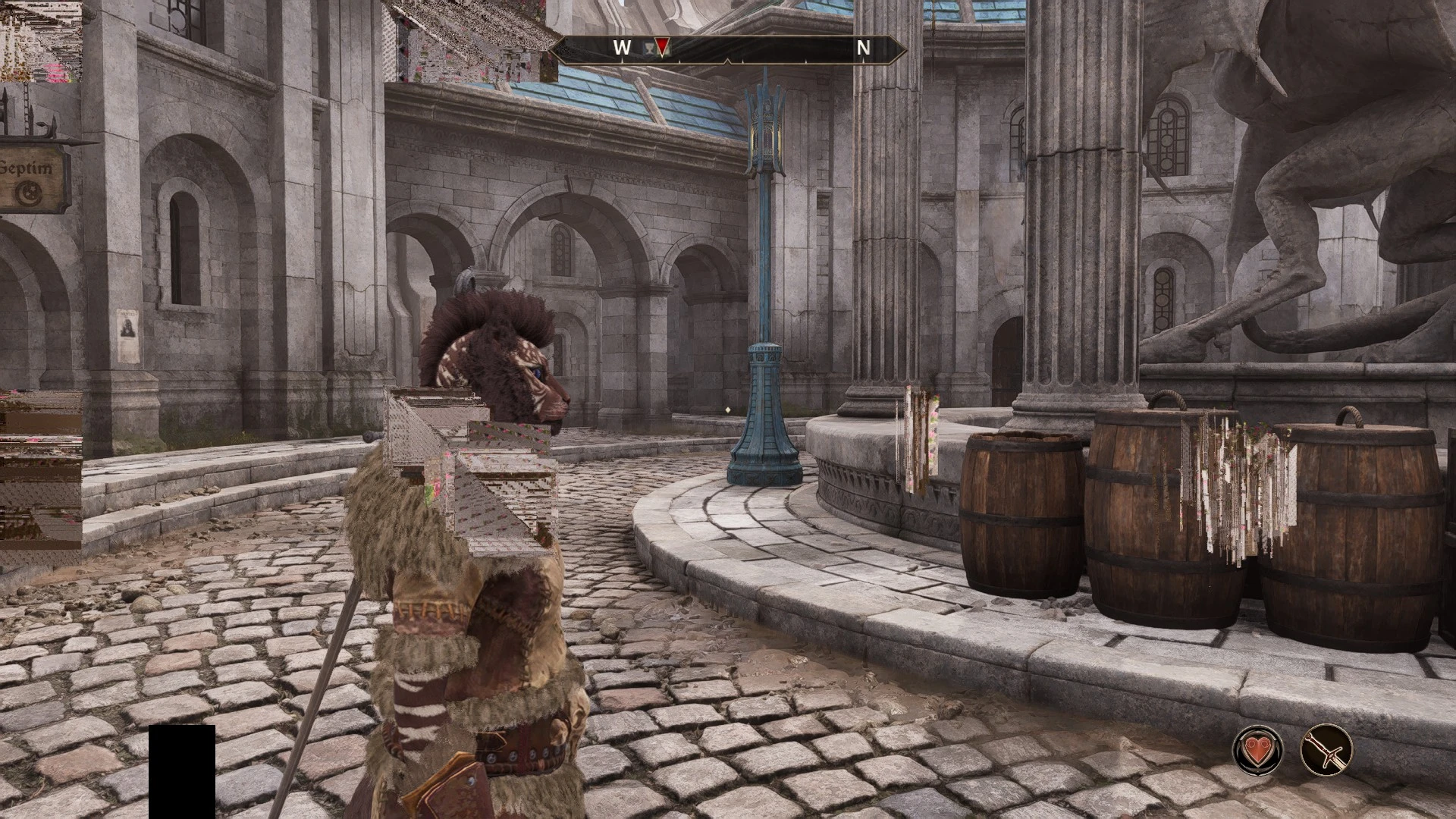This screenshot has height=819, width=1456.
Task: Click the equipped sword weapon icon
Action: click(1326, 749)
